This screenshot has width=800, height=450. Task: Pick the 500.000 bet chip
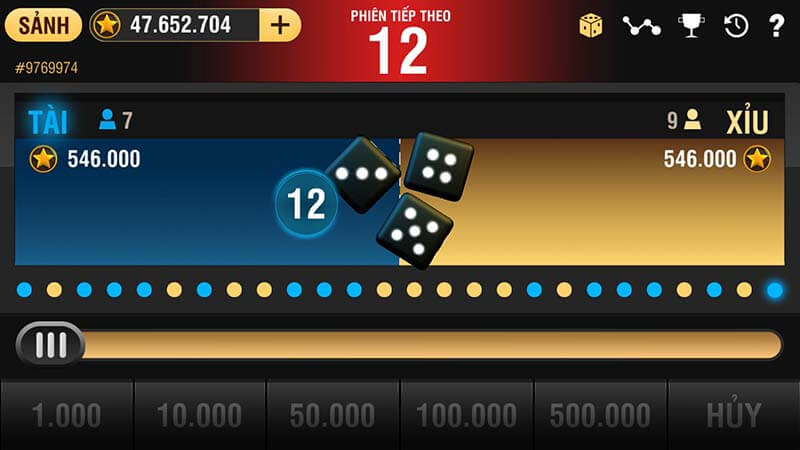[x=600, y=415]
